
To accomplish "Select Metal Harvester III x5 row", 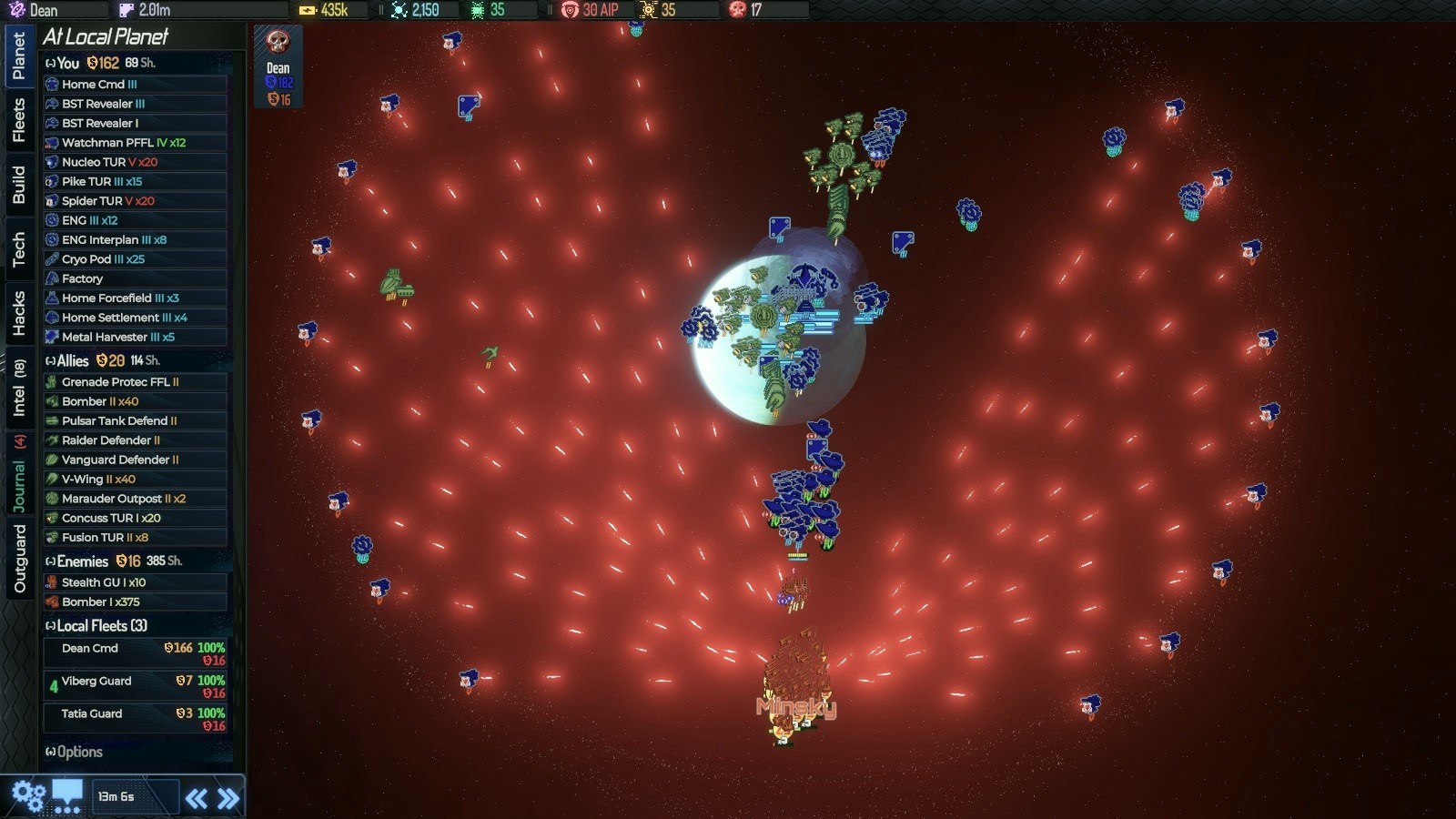I will pyautogui.click(x=135, y=337).
